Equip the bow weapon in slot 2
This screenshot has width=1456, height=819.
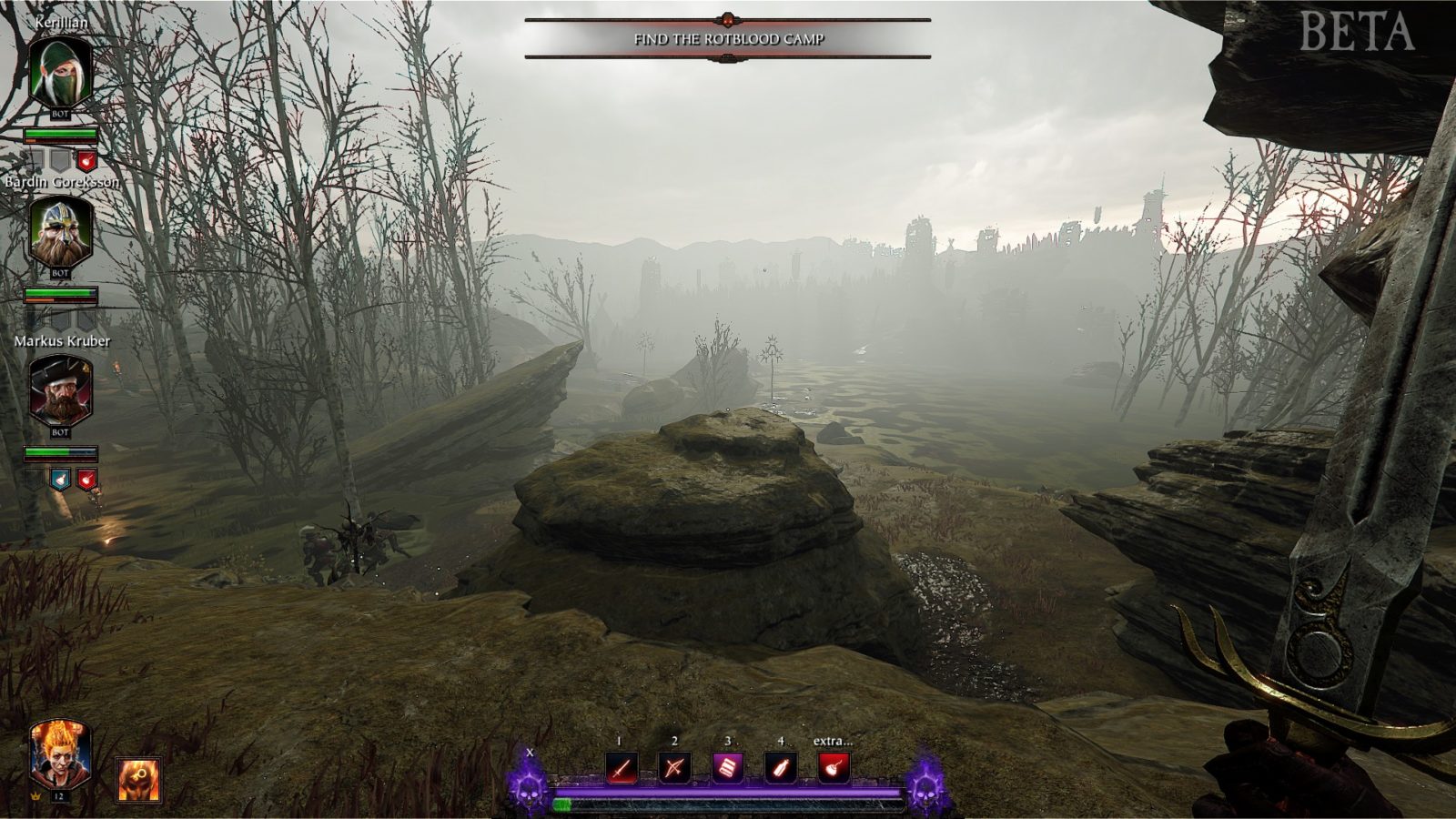675,767
